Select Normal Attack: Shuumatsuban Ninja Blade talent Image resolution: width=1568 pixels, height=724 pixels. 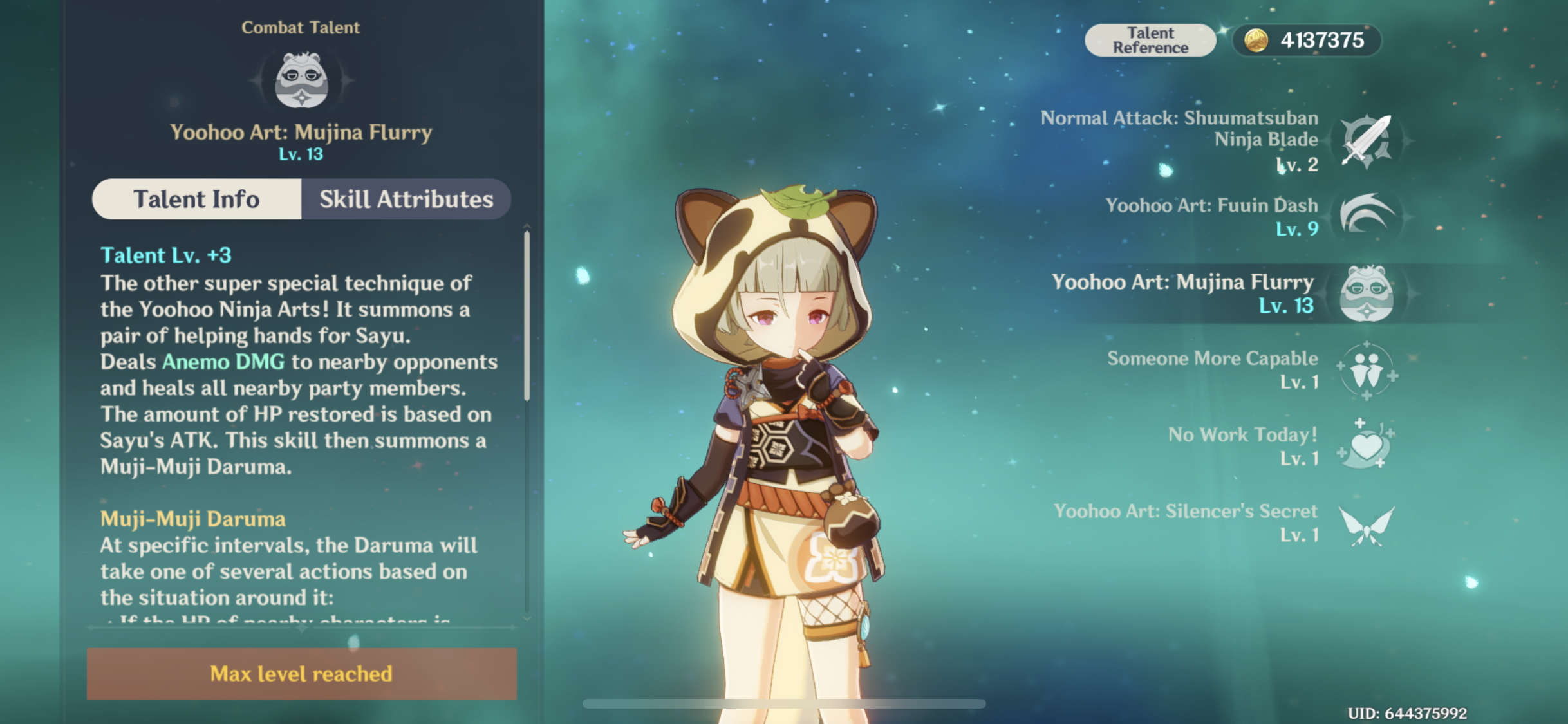tap(1366, 141)
